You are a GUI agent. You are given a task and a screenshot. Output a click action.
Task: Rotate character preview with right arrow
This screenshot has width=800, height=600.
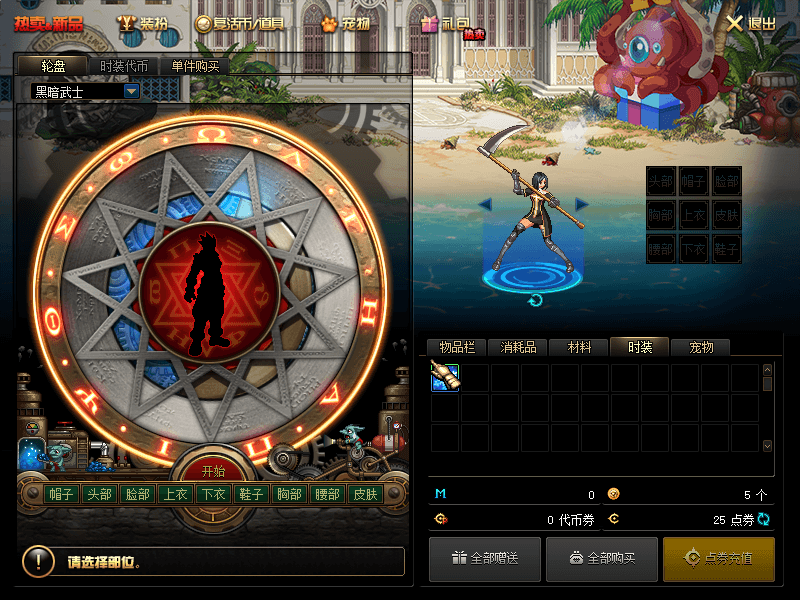pyautogui.click(x=581, y=205)
